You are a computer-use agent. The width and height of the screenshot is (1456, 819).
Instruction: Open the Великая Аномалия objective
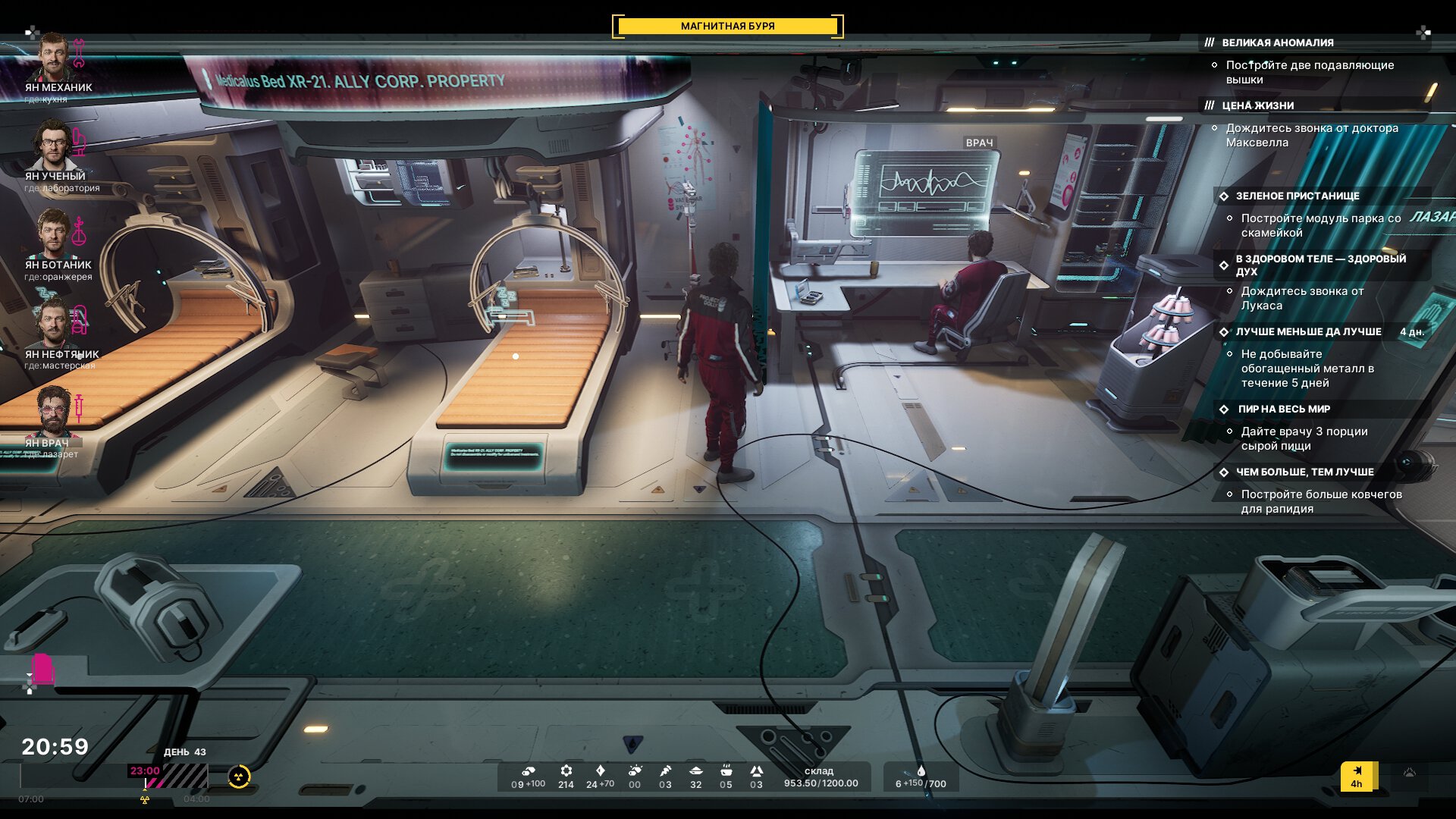coord(1277,43)
